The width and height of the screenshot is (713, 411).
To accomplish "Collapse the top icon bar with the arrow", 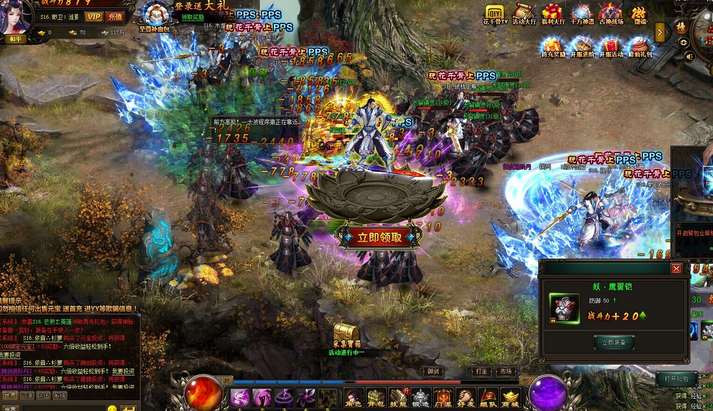I will 660,32.
